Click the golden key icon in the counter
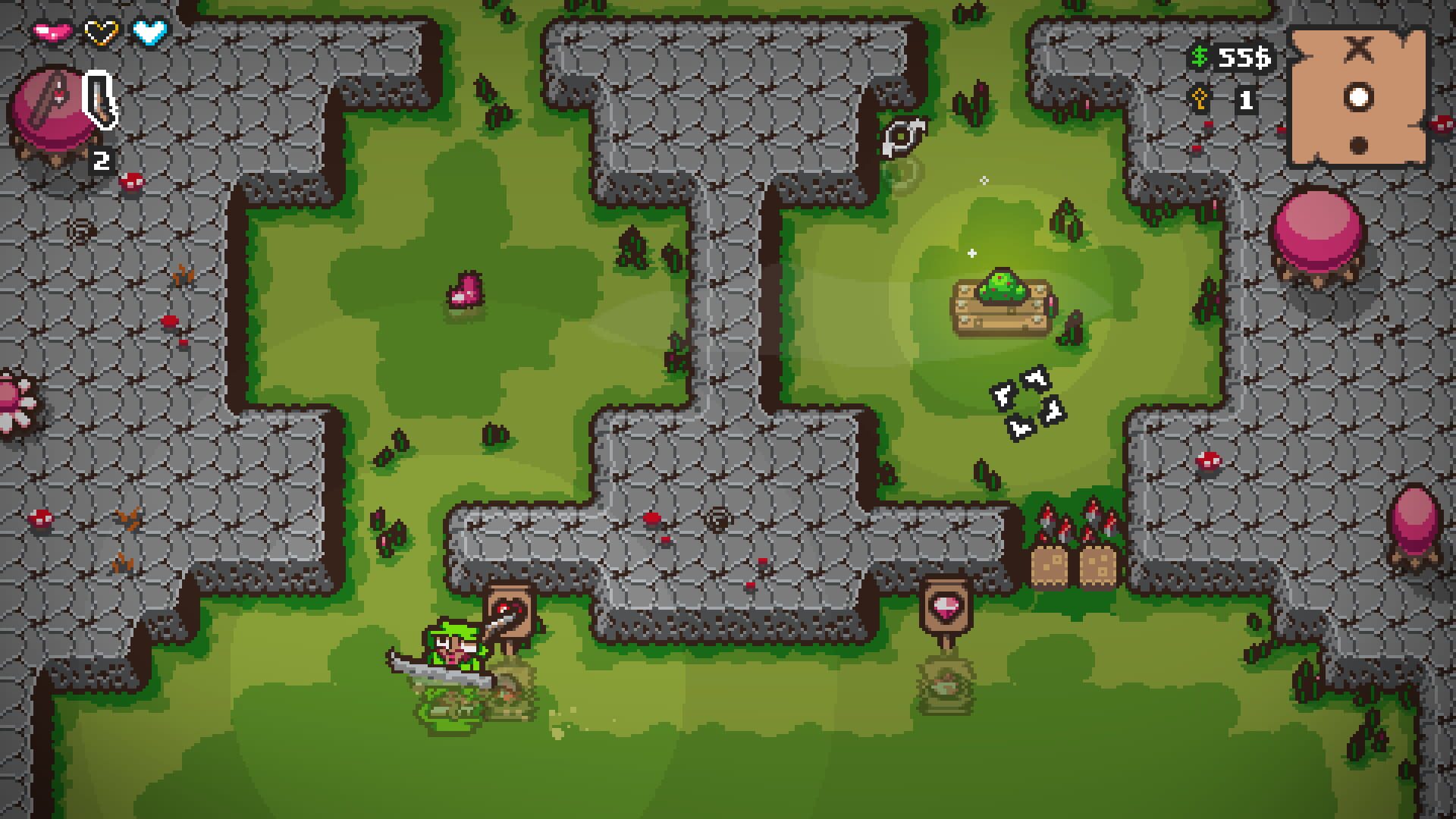The width and height of the screenshot is (1456, 819). (1200, 98)
